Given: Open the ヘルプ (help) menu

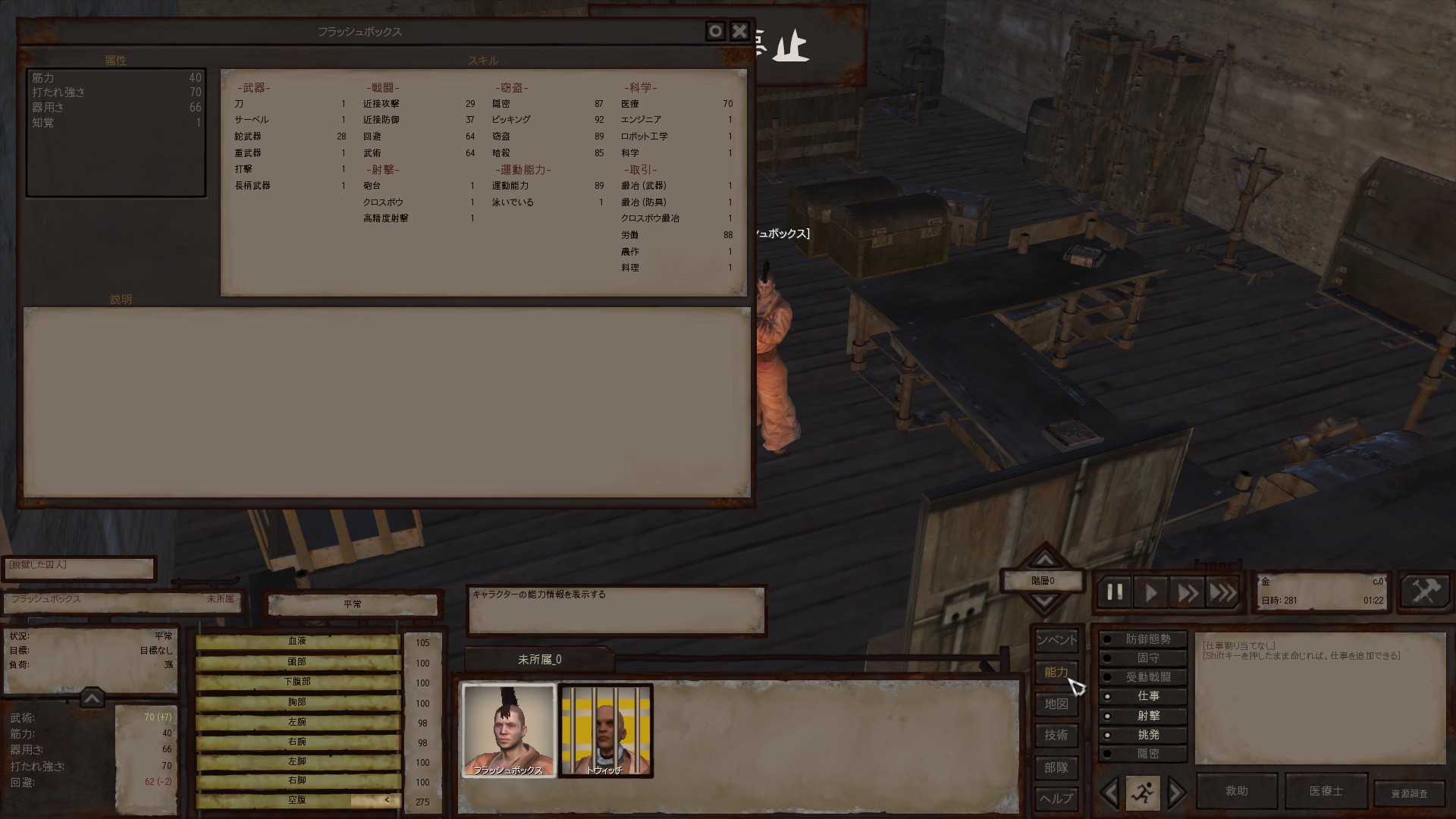Looking at the screenshot, I should pos(1056,798).
